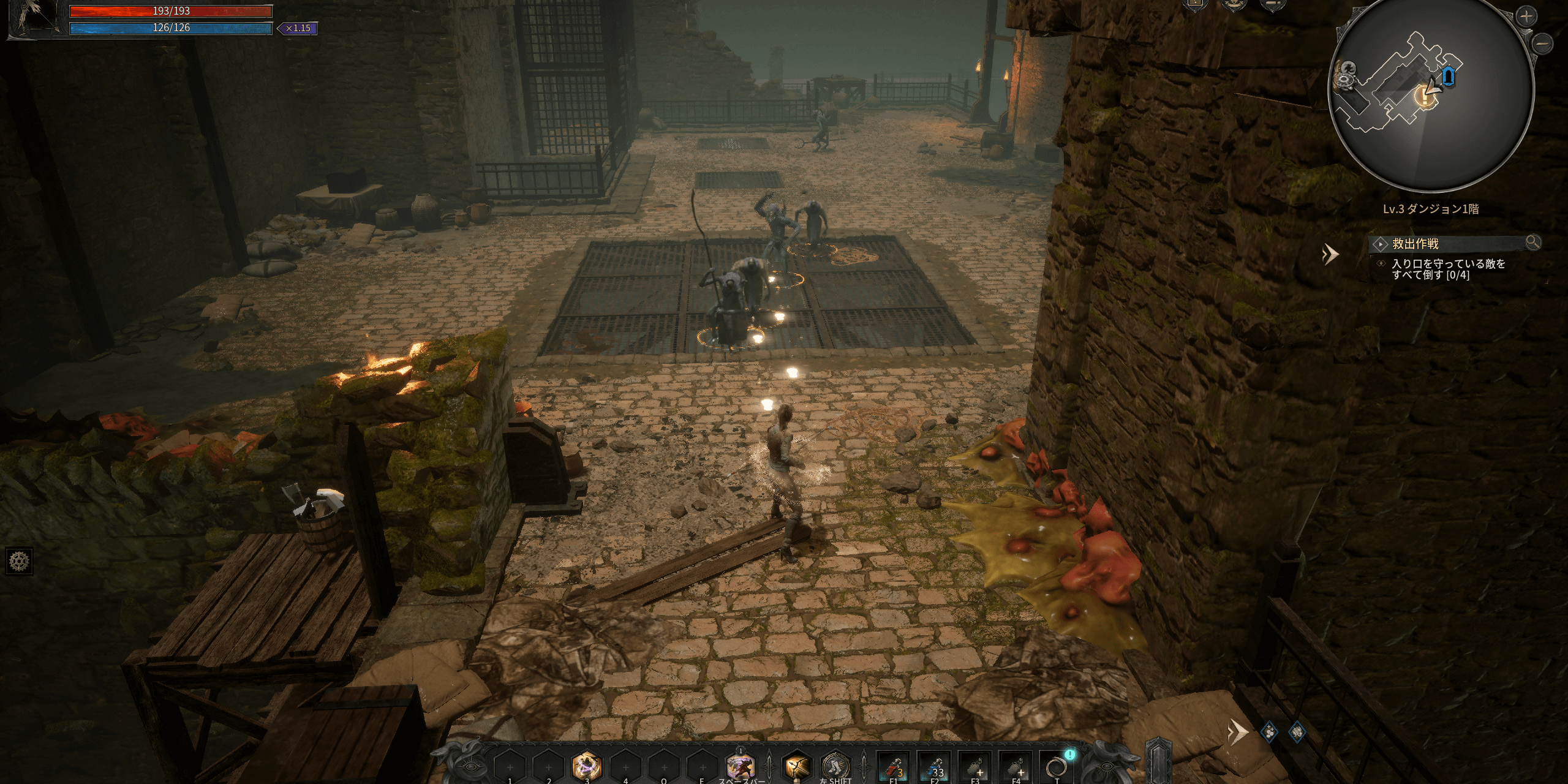Expand the bottom-right panel with the arrow
The height and width of the screenshot is (784, 1568).
coord(1237,731)
